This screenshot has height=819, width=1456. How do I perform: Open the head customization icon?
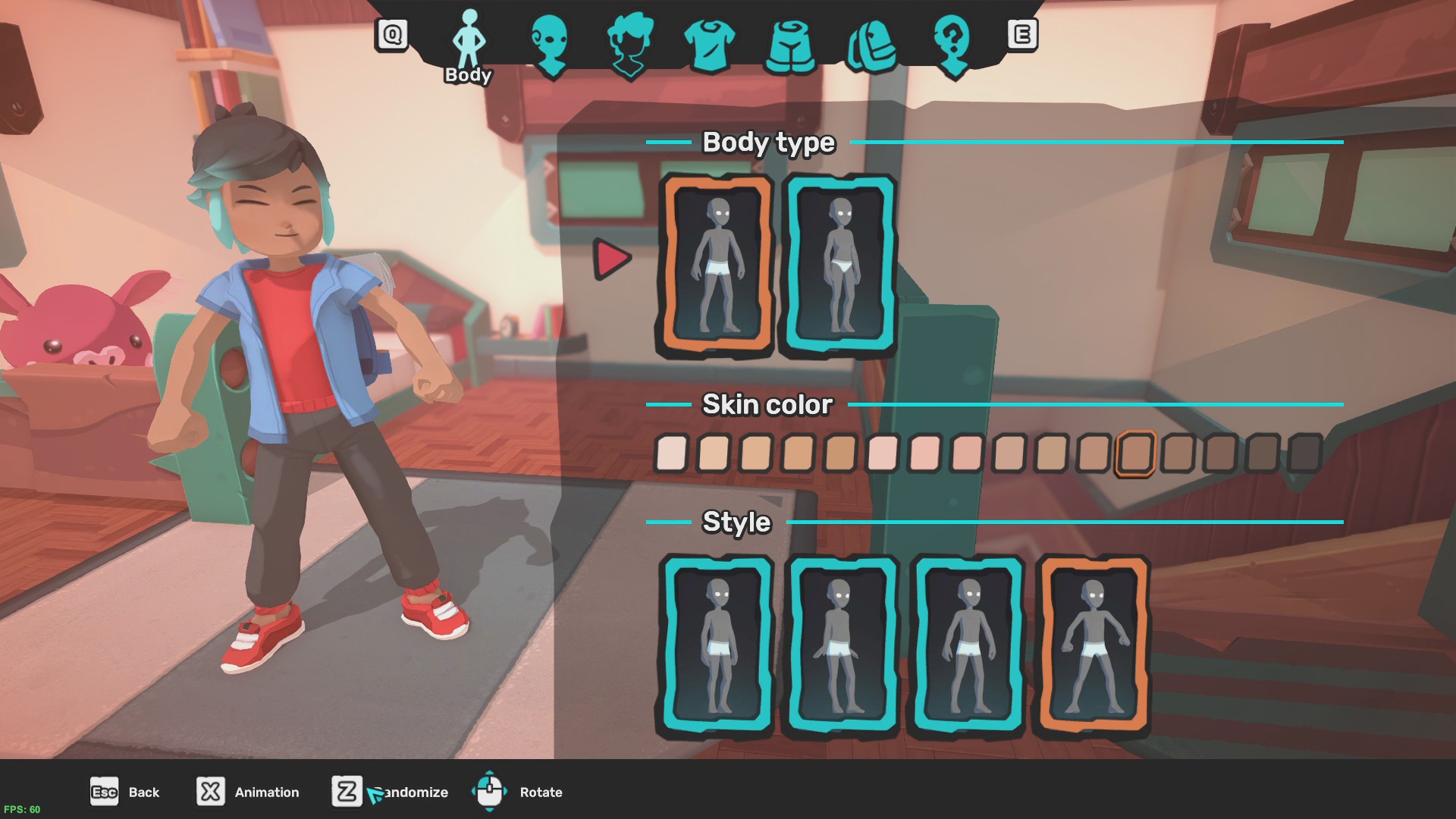(x=553, y=42)
